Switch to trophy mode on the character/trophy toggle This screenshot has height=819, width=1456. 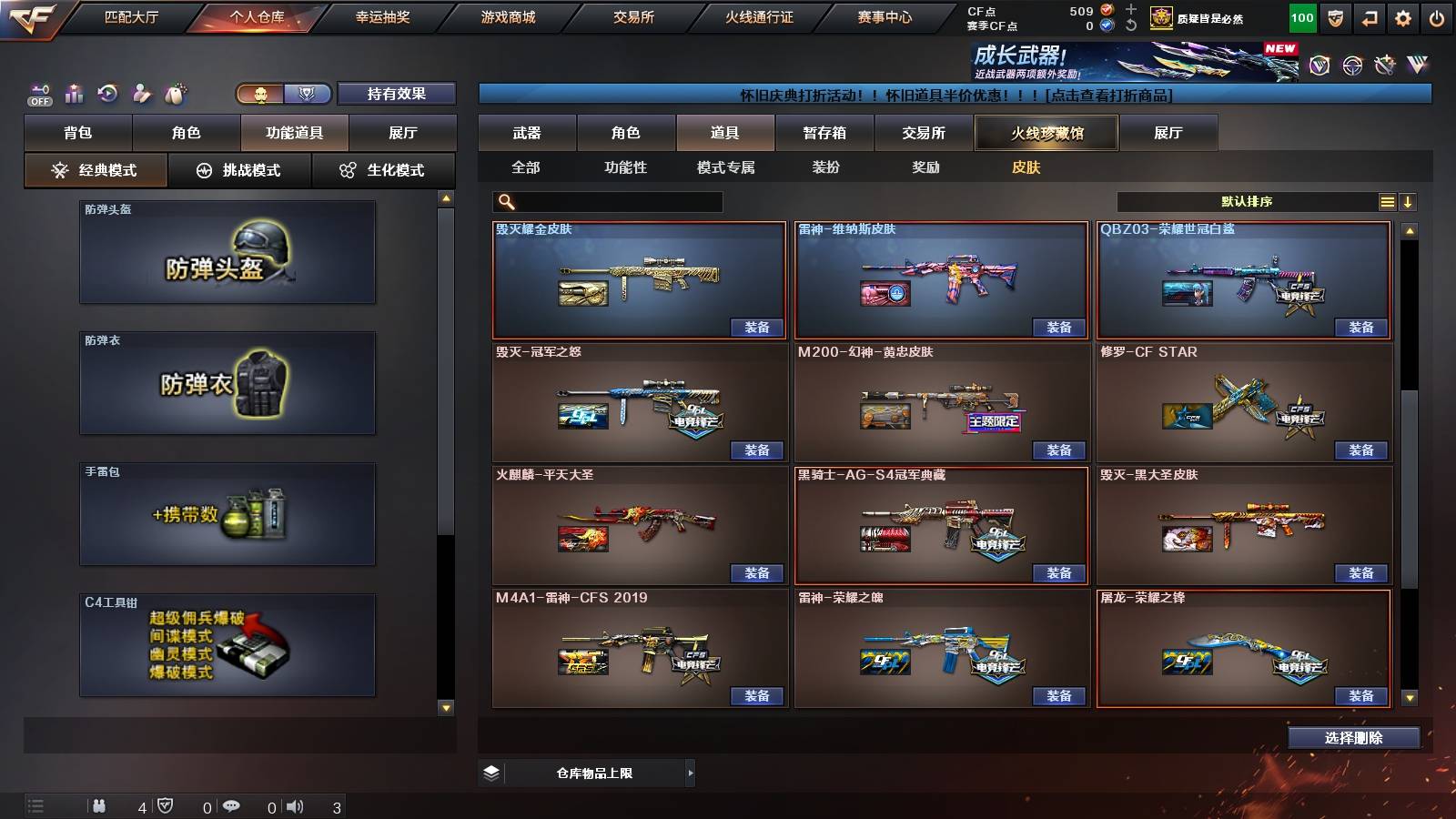click(308, 94)
